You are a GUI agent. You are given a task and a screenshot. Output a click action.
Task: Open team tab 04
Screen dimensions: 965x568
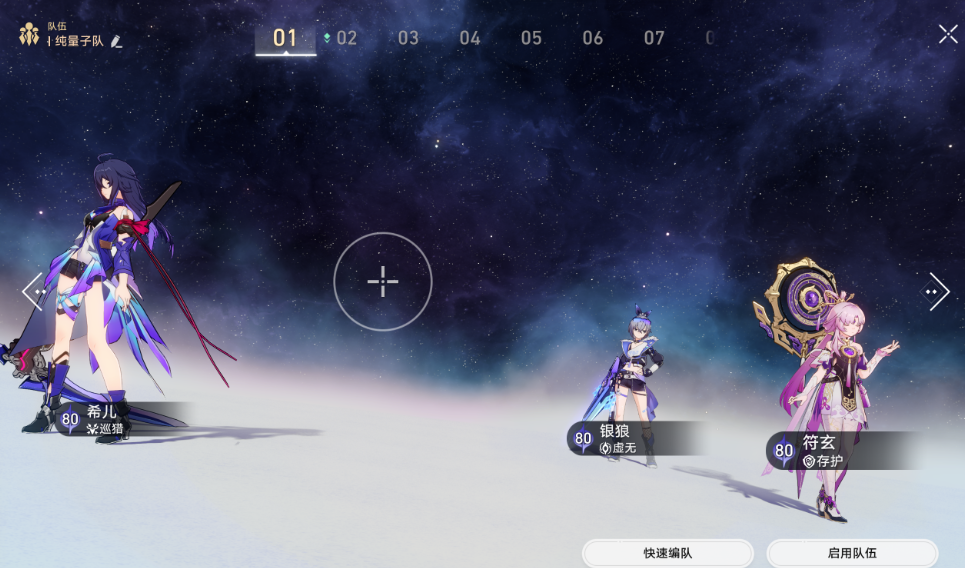click(x=470, y=39)
